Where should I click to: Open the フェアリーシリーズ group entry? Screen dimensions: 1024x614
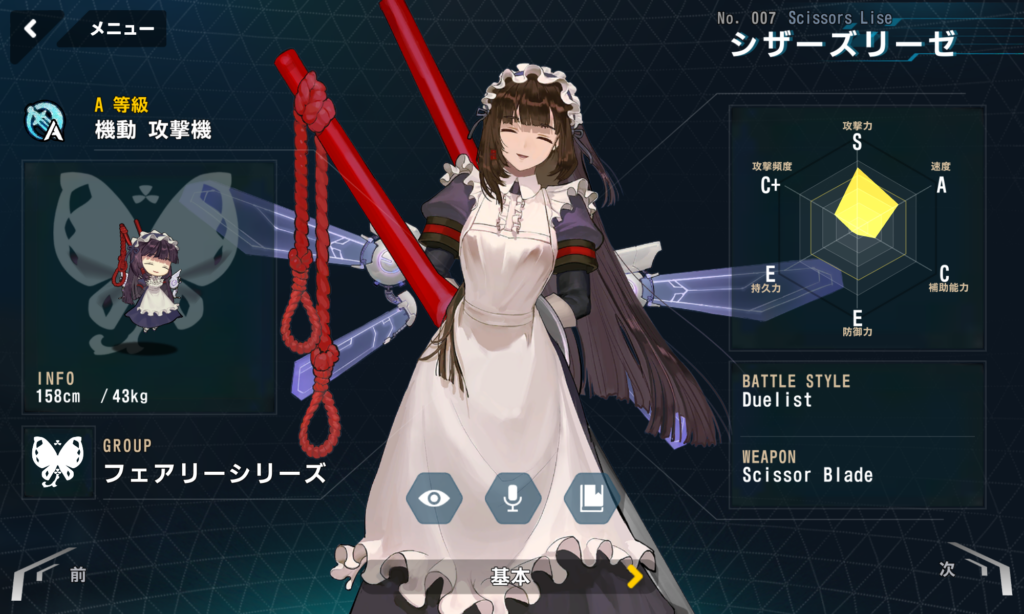tap(214, 473)
